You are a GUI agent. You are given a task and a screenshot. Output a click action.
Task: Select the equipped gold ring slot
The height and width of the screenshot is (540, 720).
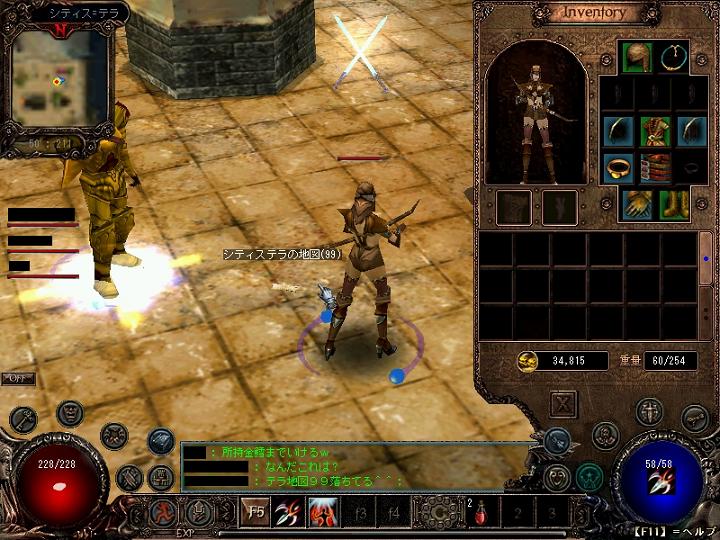point(617,167)
